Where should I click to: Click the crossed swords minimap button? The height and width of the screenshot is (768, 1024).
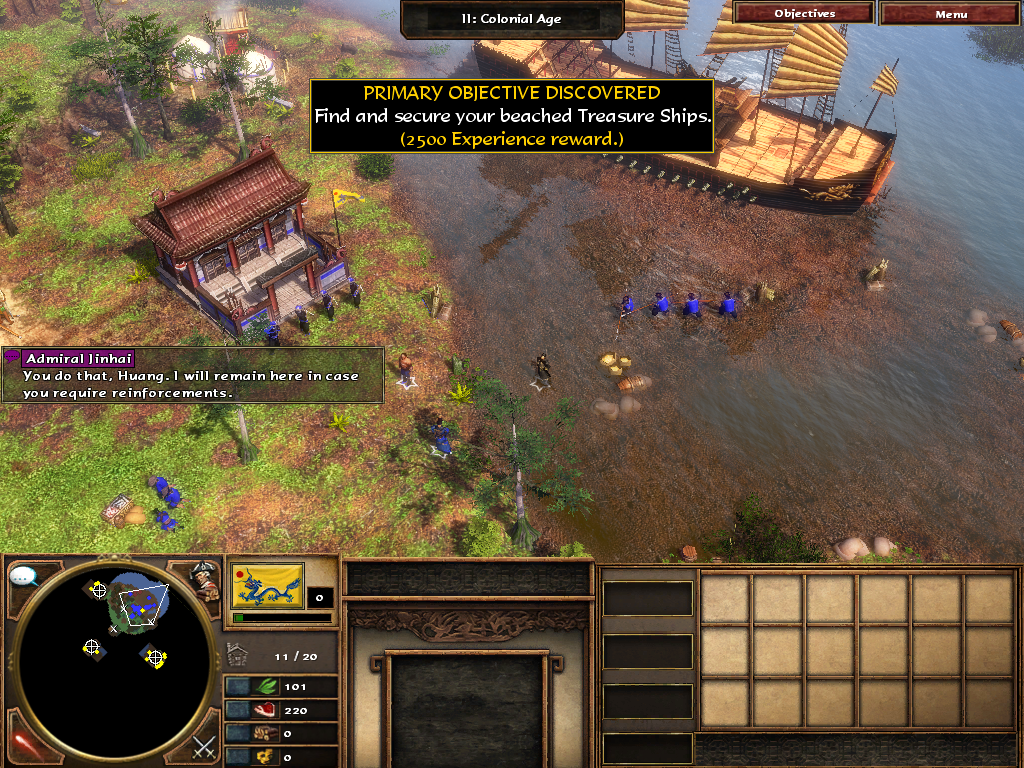pos(204,745)
